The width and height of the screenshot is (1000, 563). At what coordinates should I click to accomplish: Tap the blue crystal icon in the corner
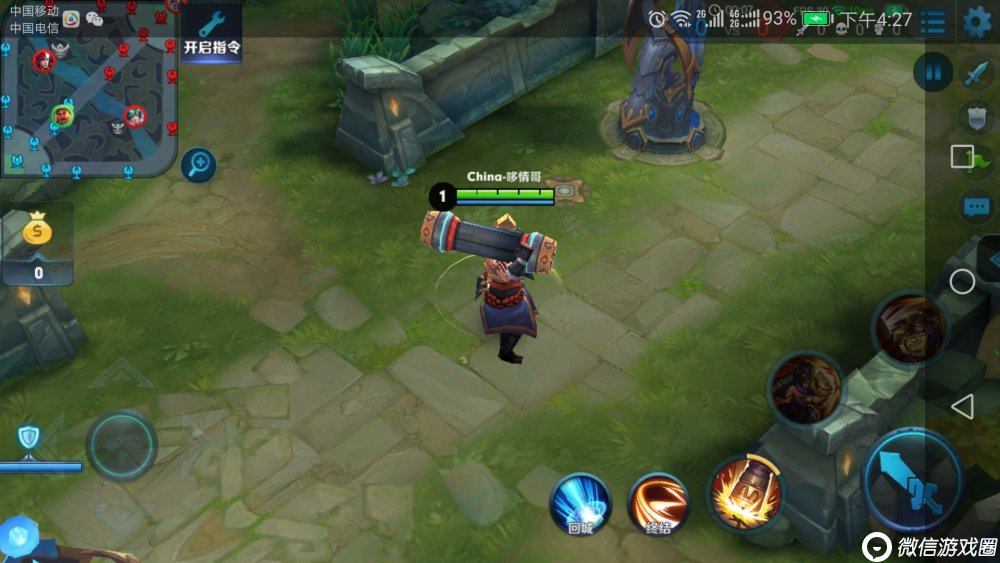pyautogui.click(x=18, y=537)
